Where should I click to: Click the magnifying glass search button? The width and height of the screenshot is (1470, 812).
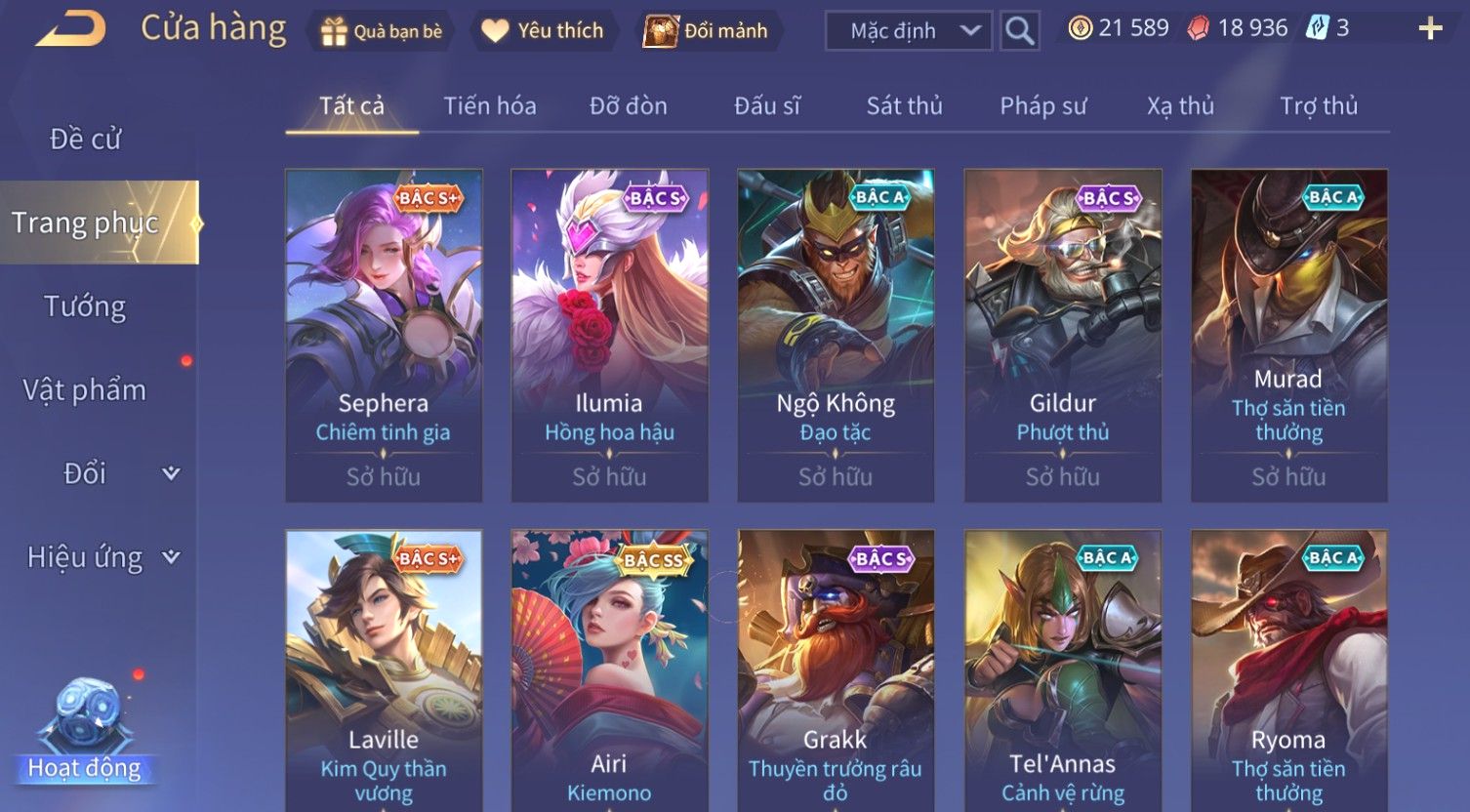tap(1019, 31)
